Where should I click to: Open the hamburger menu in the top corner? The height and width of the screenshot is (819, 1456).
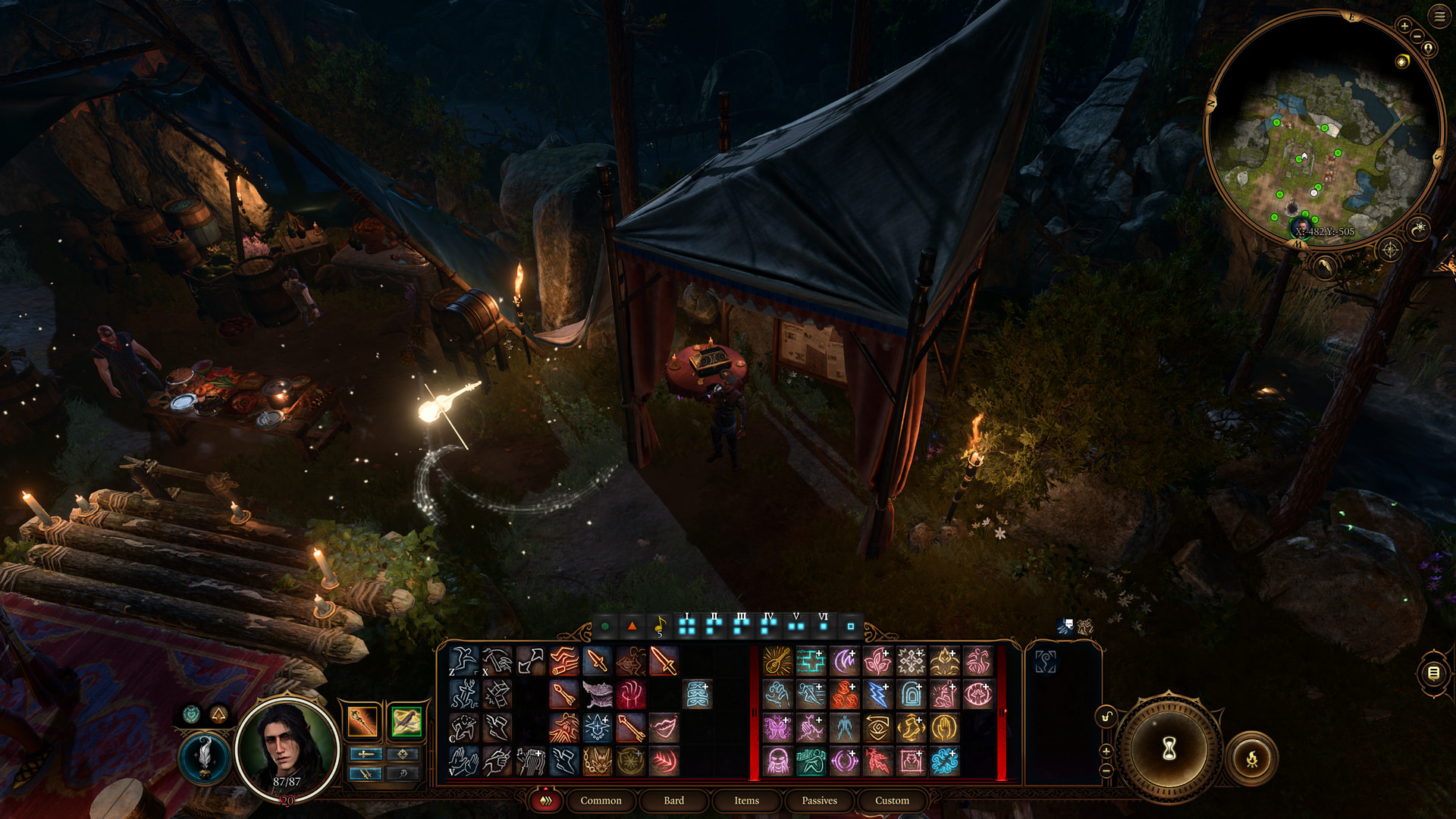[x=1439, y=17]
